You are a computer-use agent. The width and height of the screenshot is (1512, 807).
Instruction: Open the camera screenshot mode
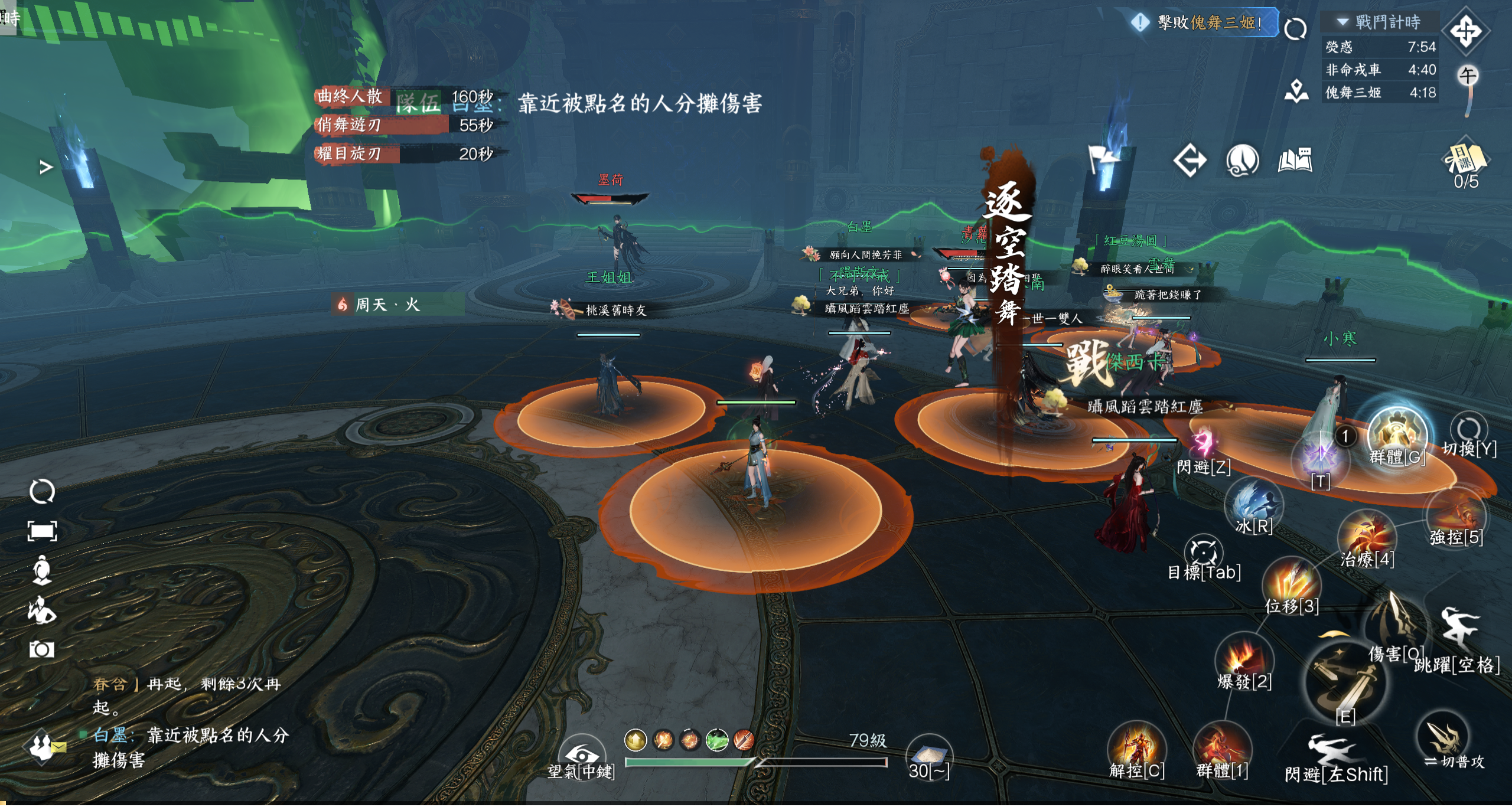[41, 649]
